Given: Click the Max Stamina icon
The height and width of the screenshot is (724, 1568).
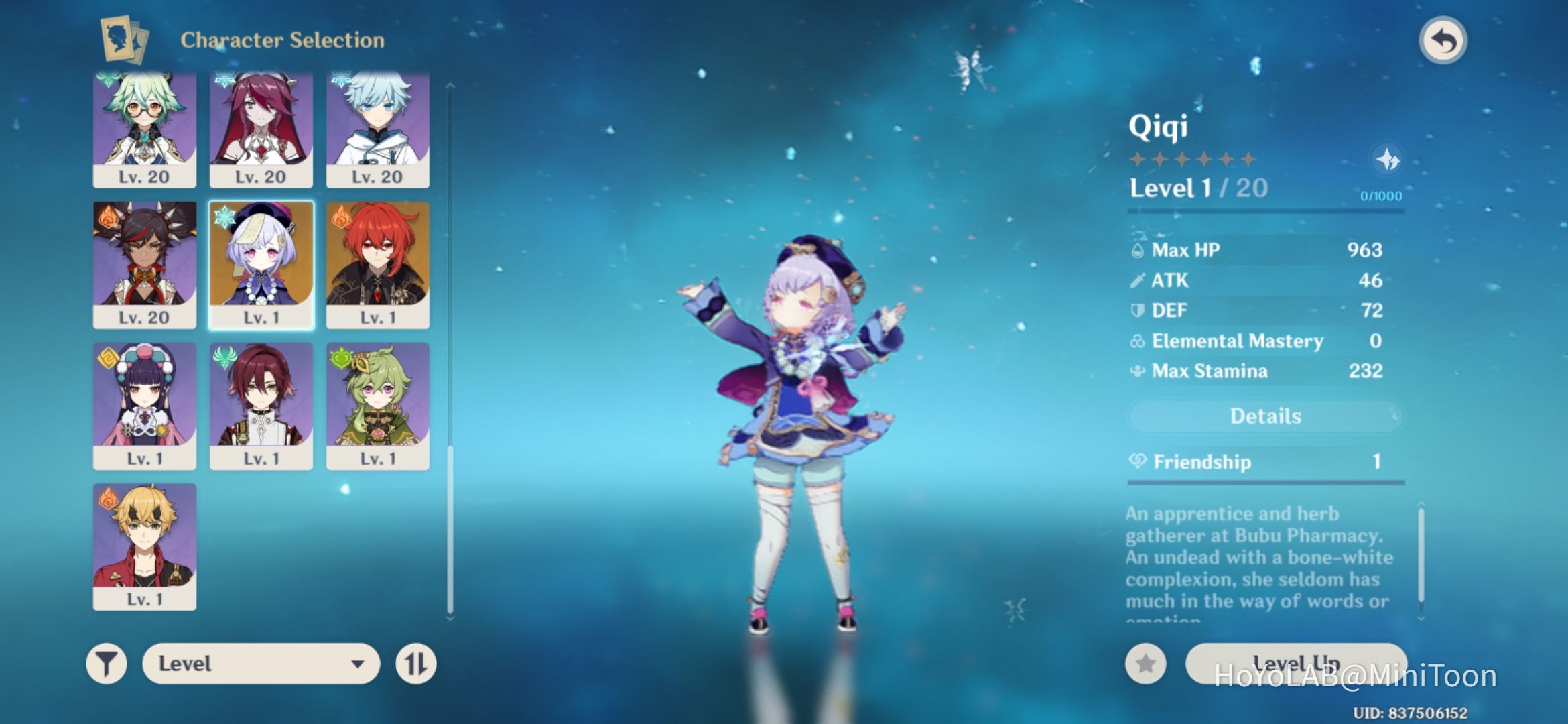Looking at the screenshot, I should (1138, 371).
